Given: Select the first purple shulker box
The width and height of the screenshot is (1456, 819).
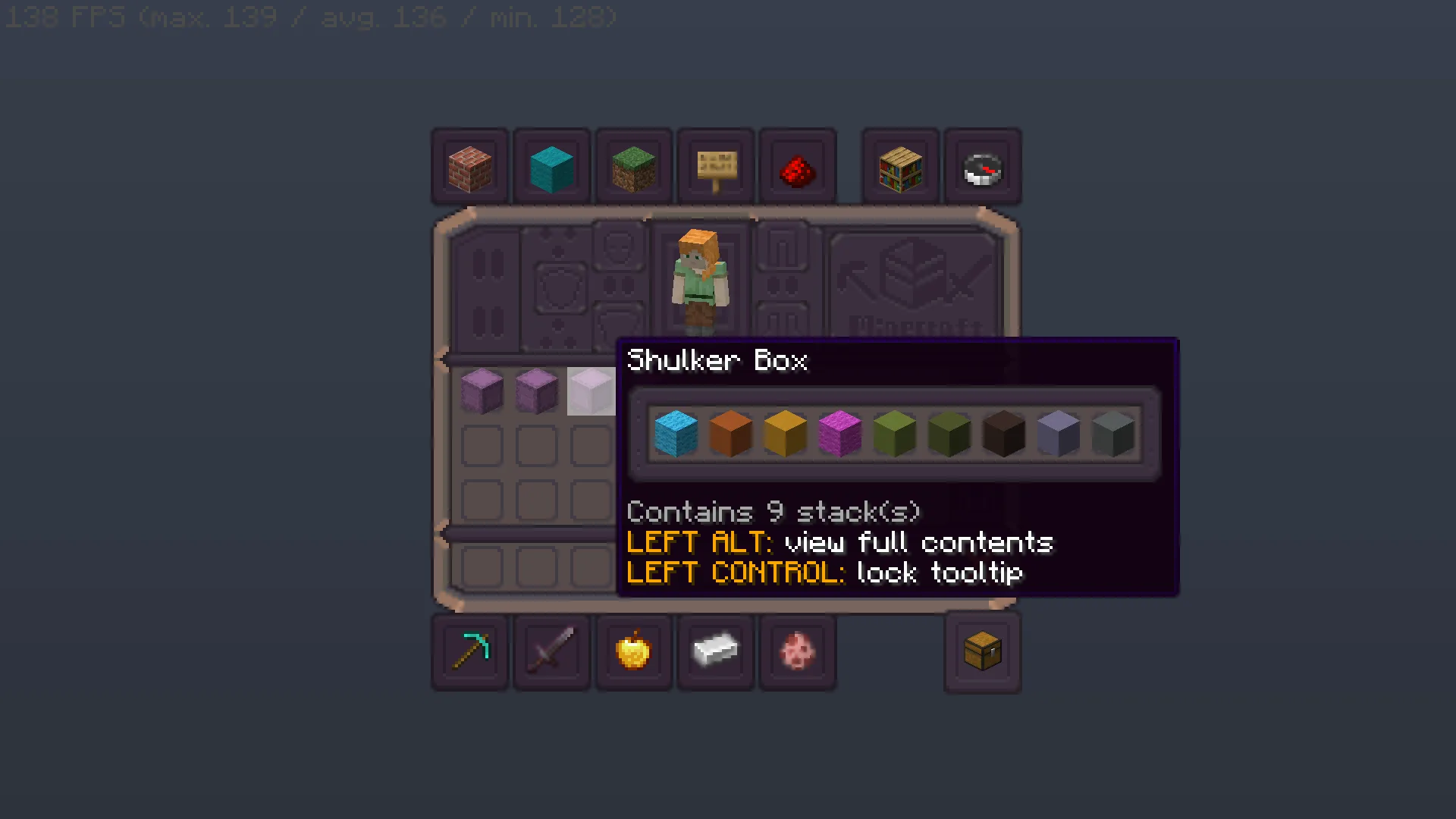Looking at the screenshot, I should [x=481, y=391].
